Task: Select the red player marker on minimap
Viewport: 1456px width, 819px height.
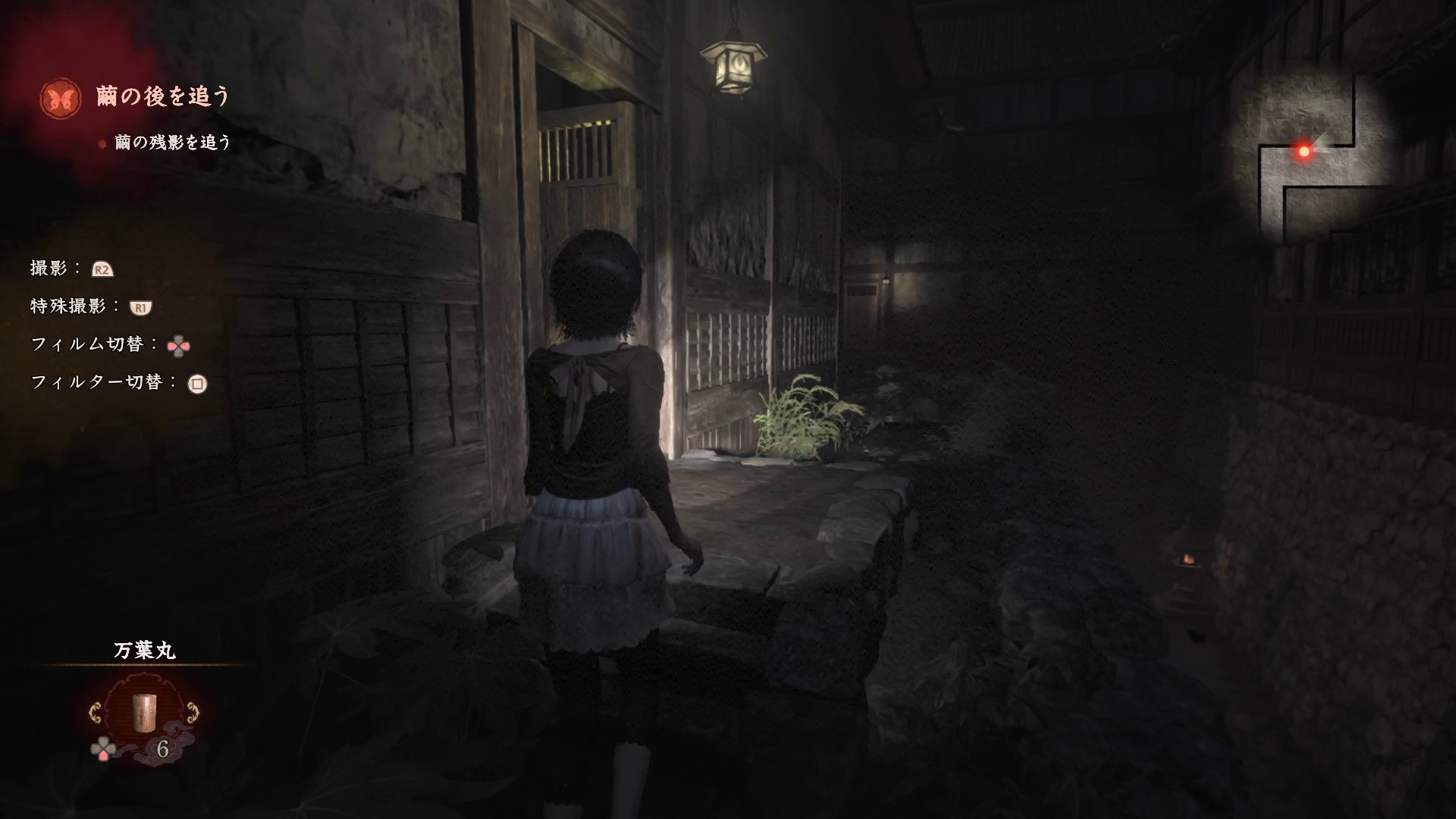Action: tap(1304, 152)
